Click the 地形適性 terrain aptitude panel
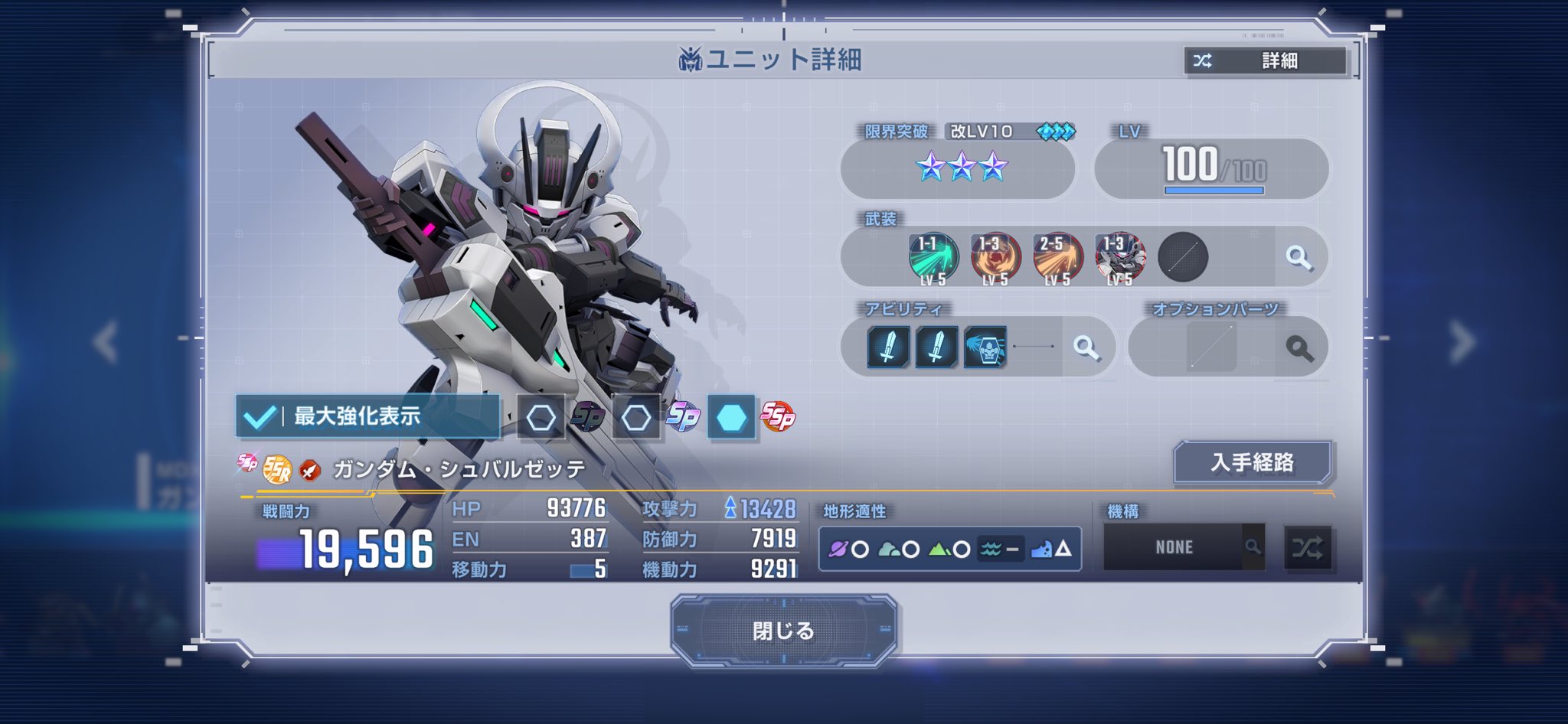This screenshot has width=1568, height=724. click(949, 549)
